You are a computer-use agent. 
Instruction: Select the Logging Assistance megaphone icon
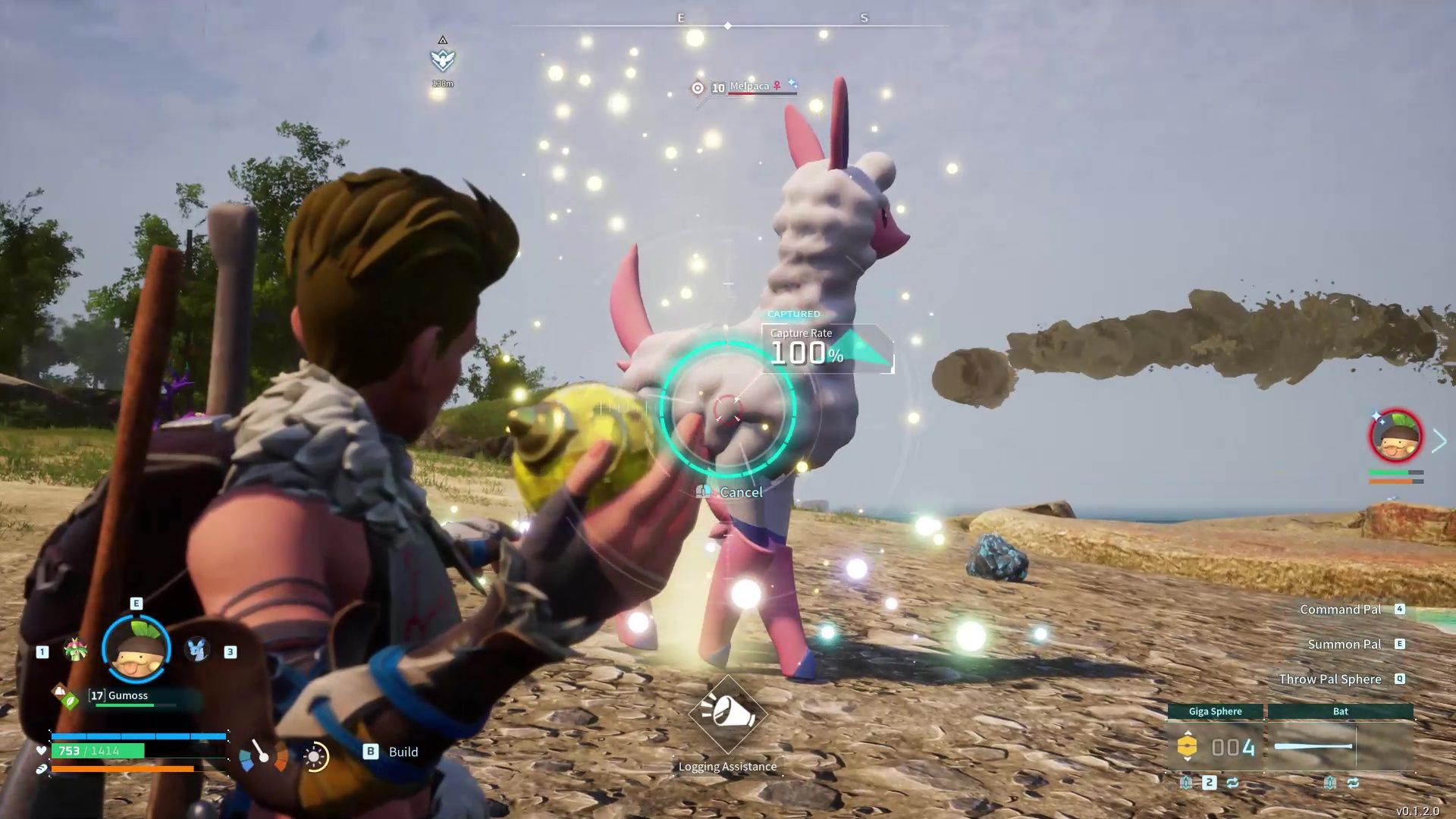click(726, 715)
